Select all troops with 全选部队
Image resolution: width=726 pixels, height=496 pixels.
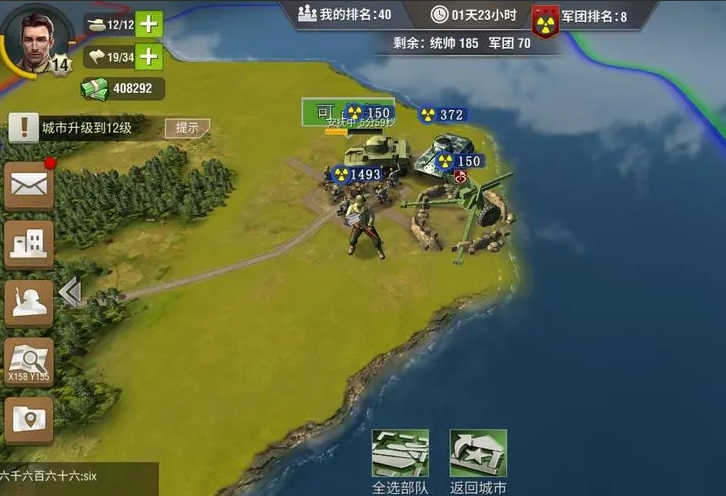[x=400, y=462]
